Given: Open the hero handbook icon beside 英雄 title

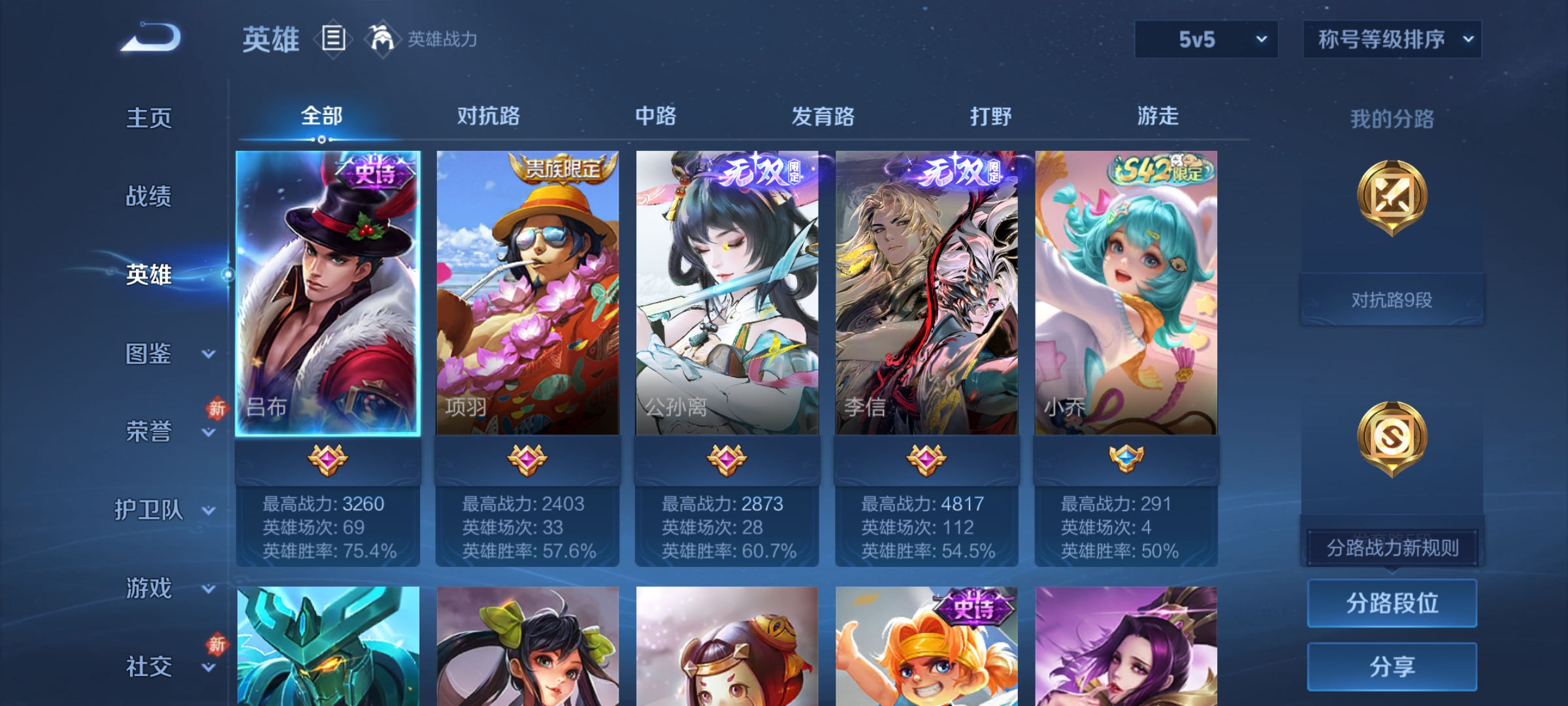Looking at the screenshot, I should [333, 39].
